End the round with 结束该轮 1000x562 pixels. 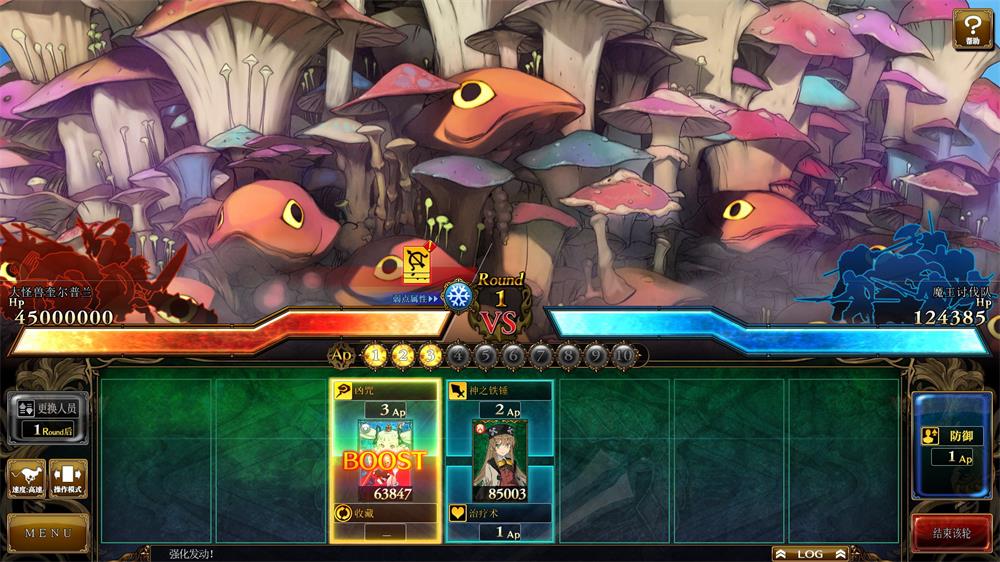tap(951, 533)
